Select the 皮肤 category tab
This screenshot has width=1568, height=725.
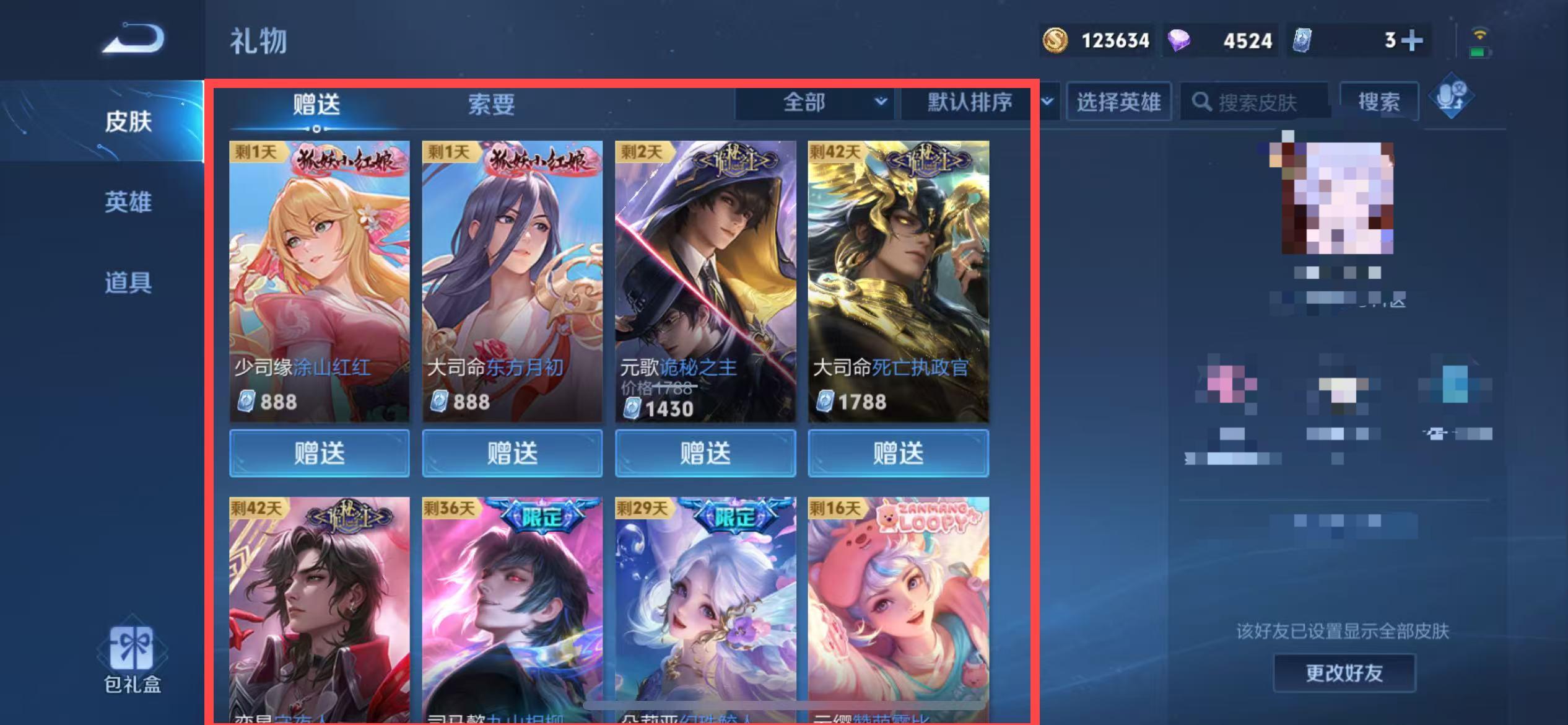128,121
